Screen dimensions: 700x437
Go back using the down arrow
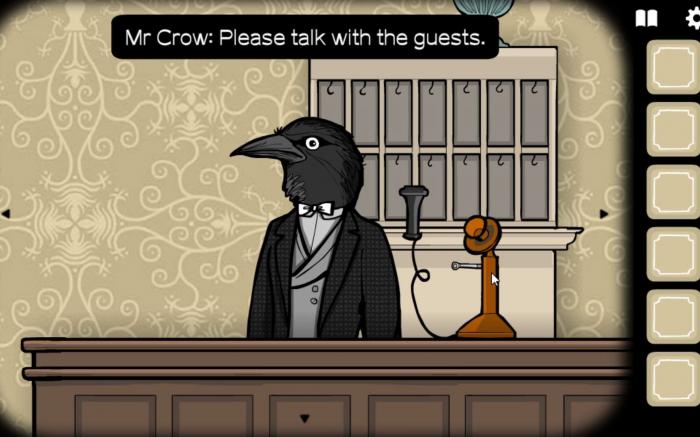[x=305, y=418]
